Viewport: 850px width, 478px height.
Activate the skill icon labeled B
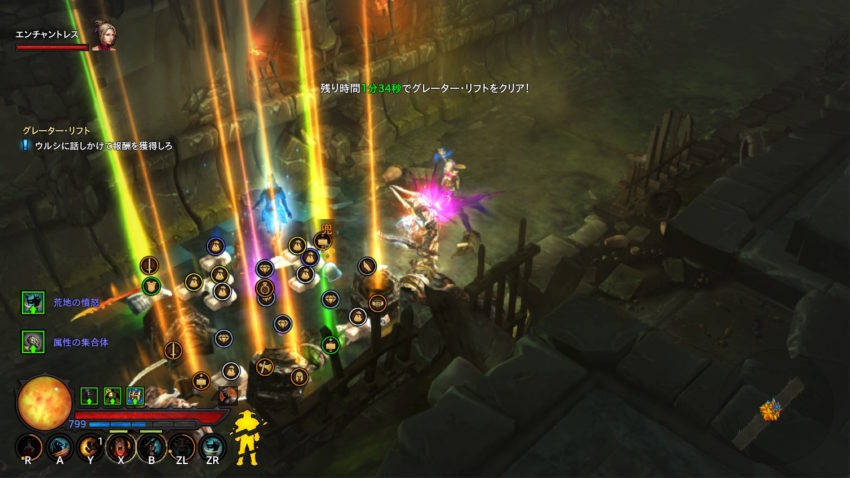click(x=152, y=447)
